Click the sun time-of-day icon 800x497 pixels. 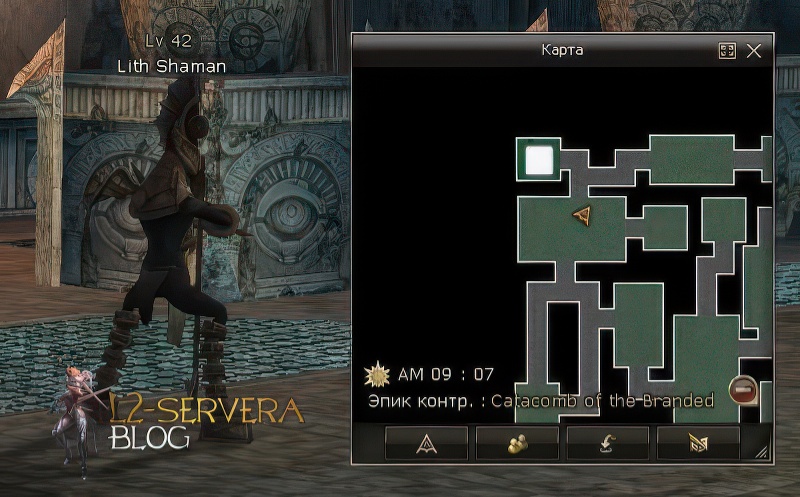coord(377,375)
